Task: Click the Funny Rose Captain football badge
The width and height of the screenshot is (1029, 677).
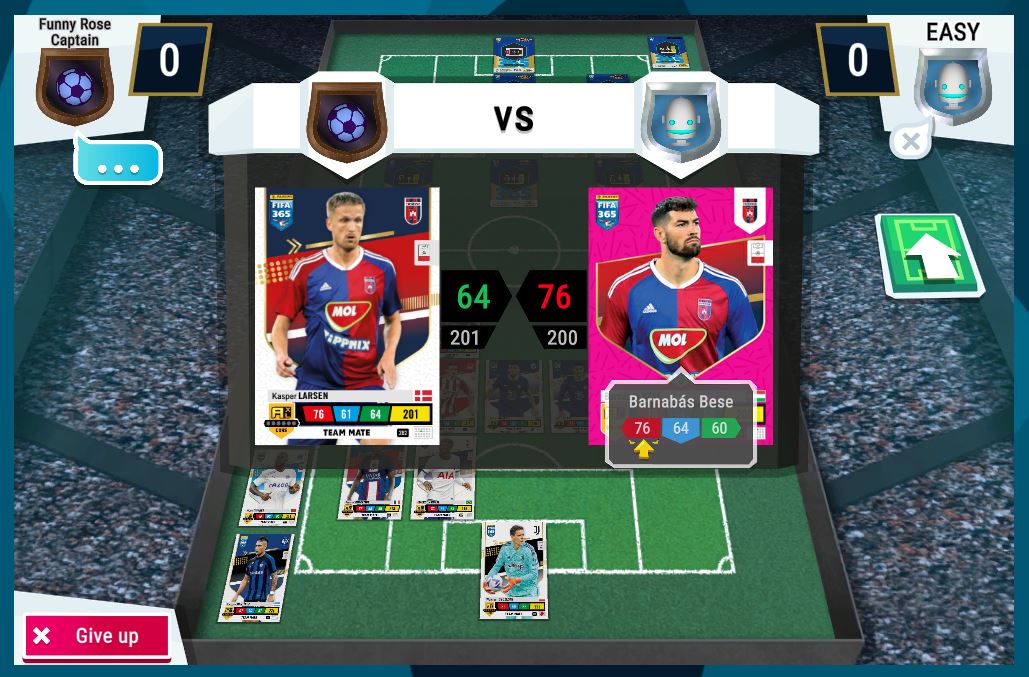Action: 74,87
